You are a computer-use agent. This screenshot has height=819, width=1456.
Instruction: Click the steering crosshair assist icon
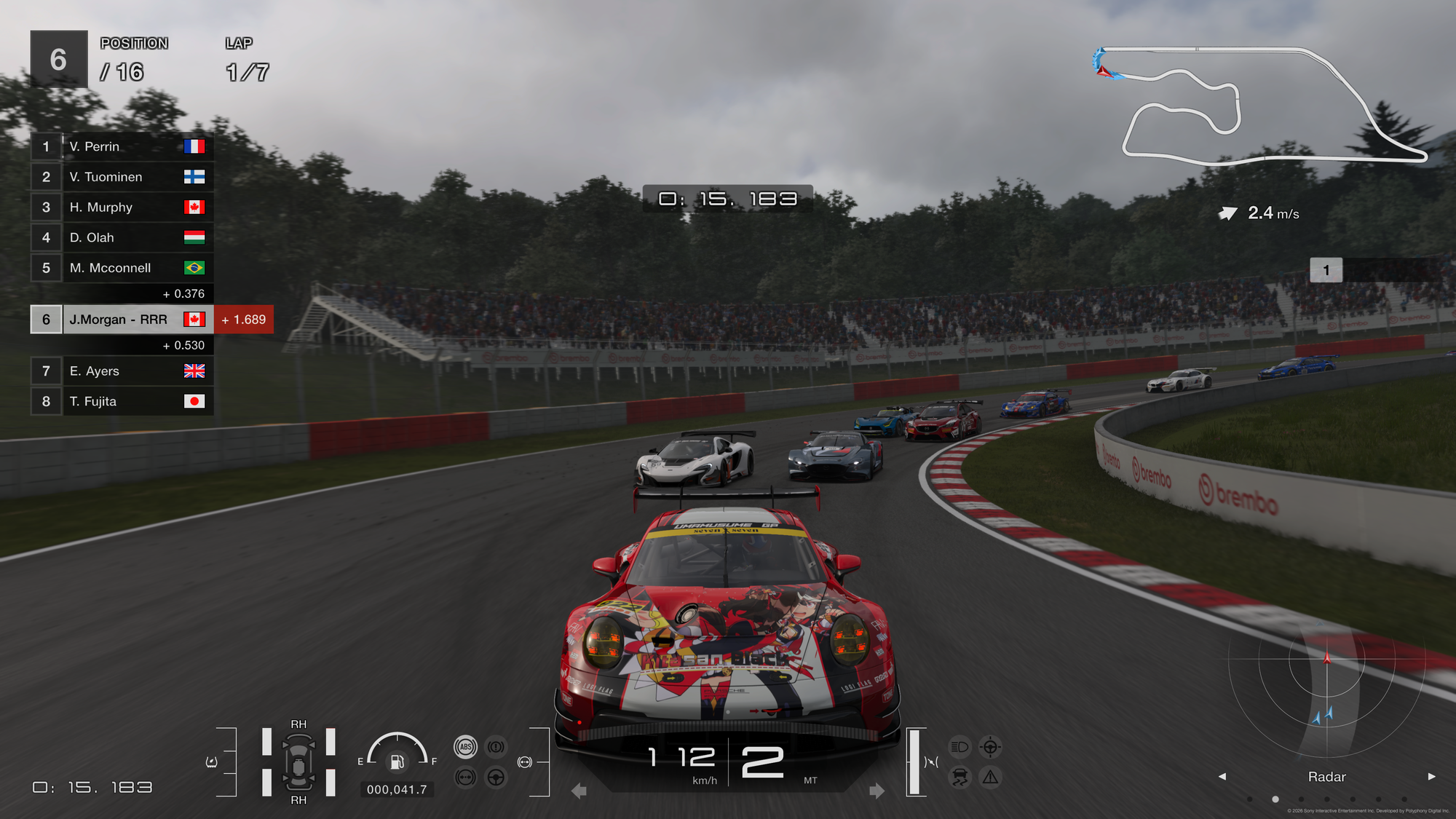pos(990,746)
